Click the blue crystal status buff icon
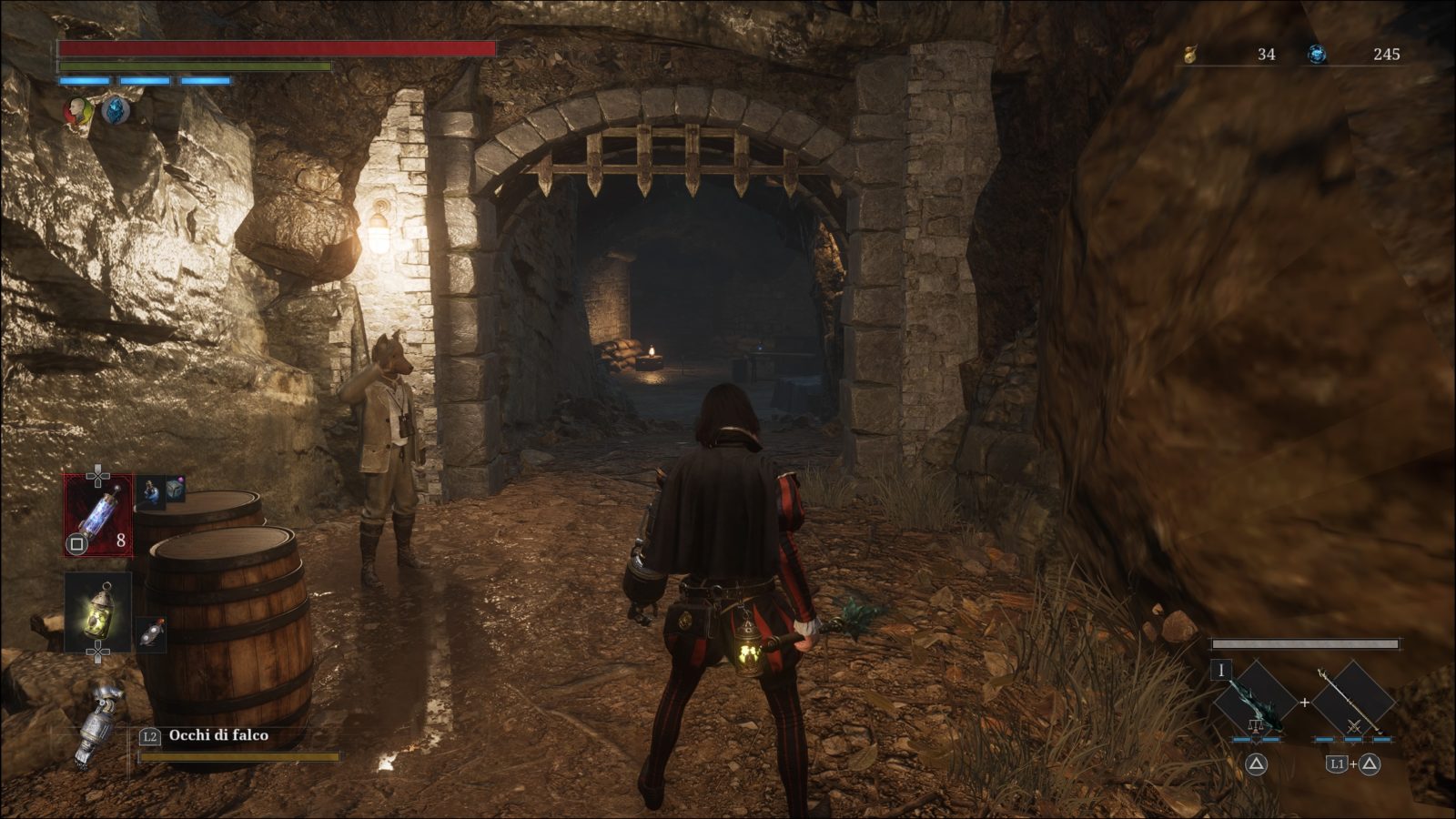The width and height of the screenshot is (1456, 819). click(x=116, y=112)
